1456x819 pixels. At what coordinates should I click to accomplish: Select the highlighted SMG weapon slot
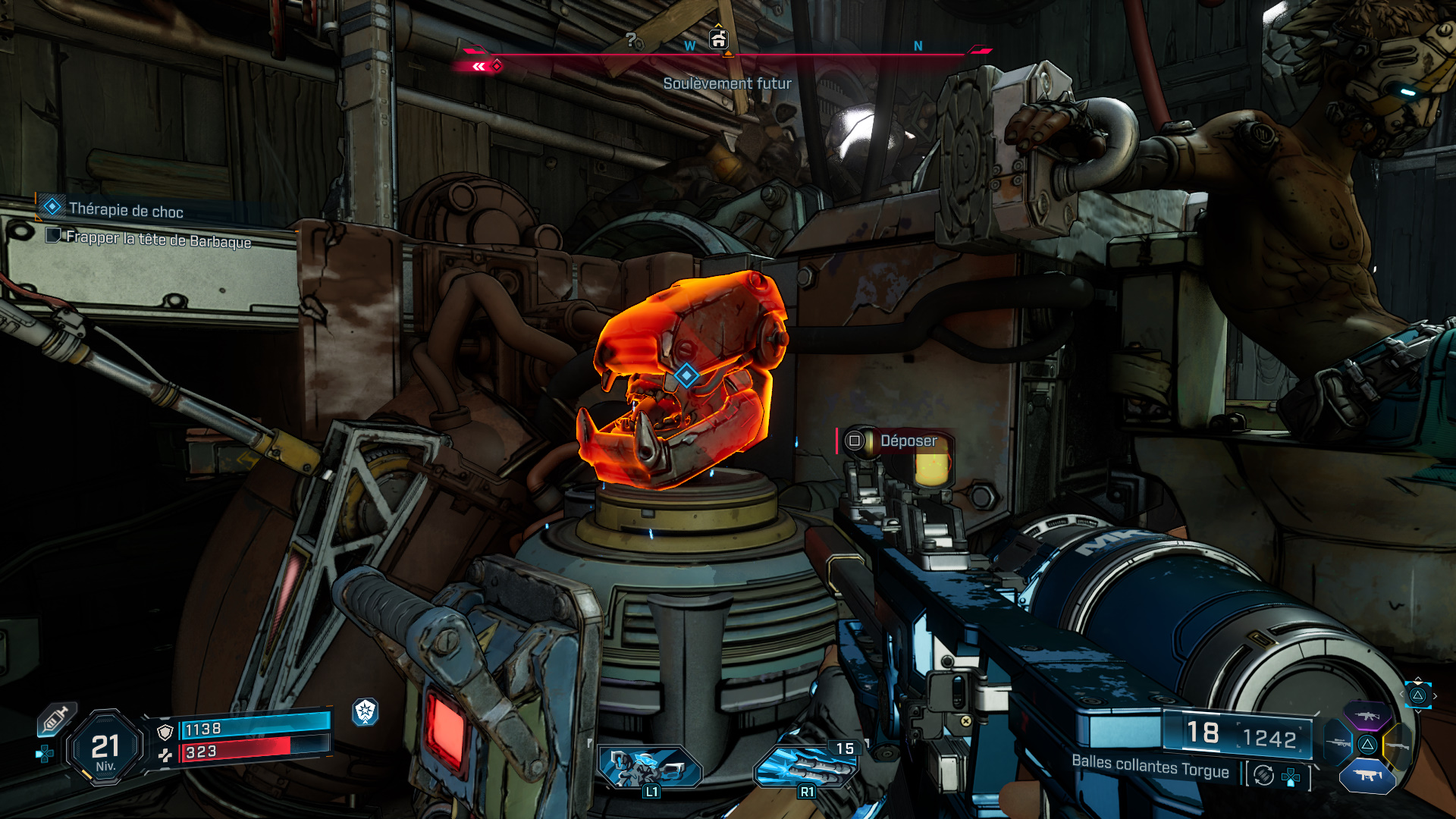click(x=1367, y=776)
